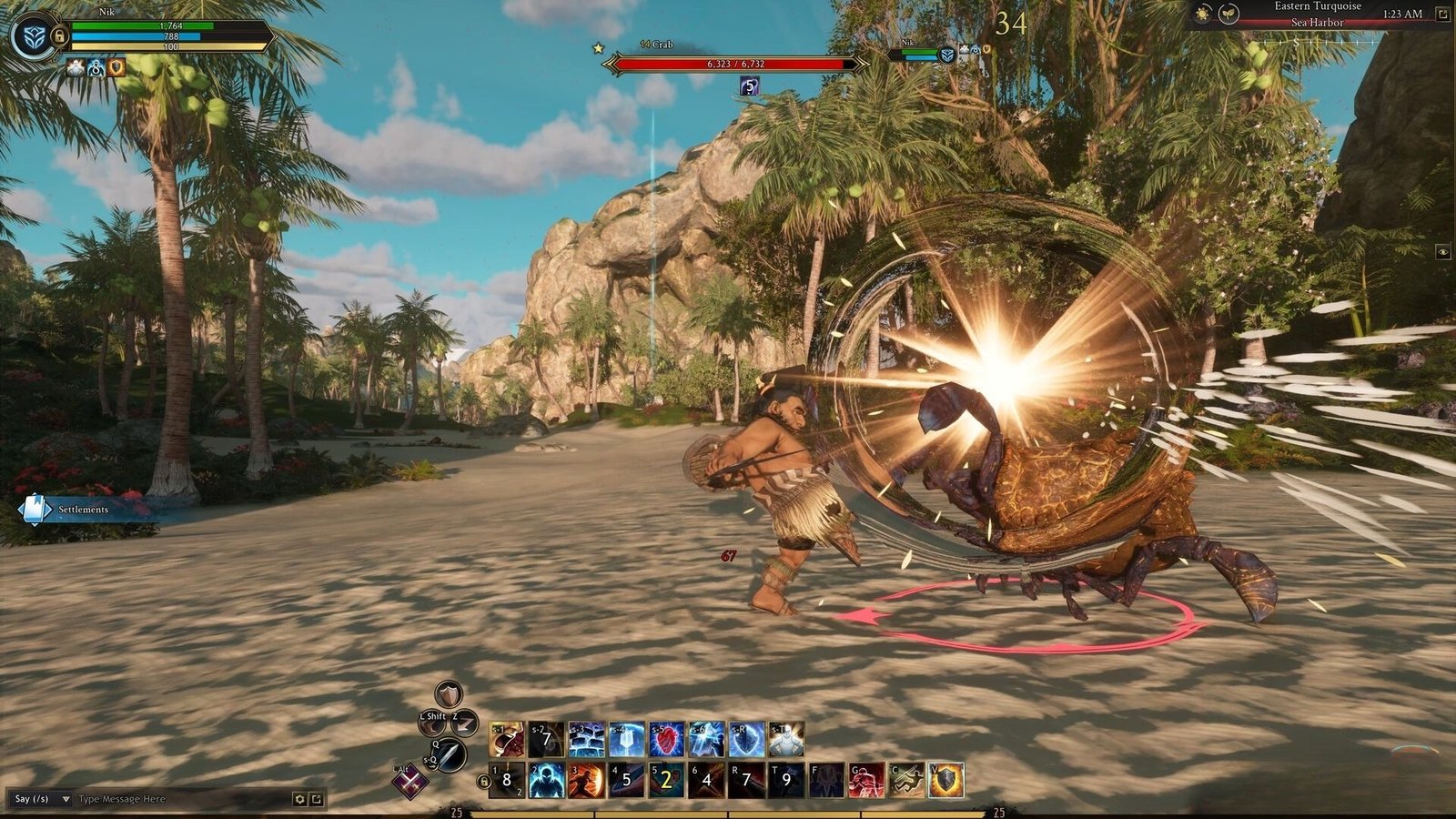Activate the red heart ability

(666, 739)
